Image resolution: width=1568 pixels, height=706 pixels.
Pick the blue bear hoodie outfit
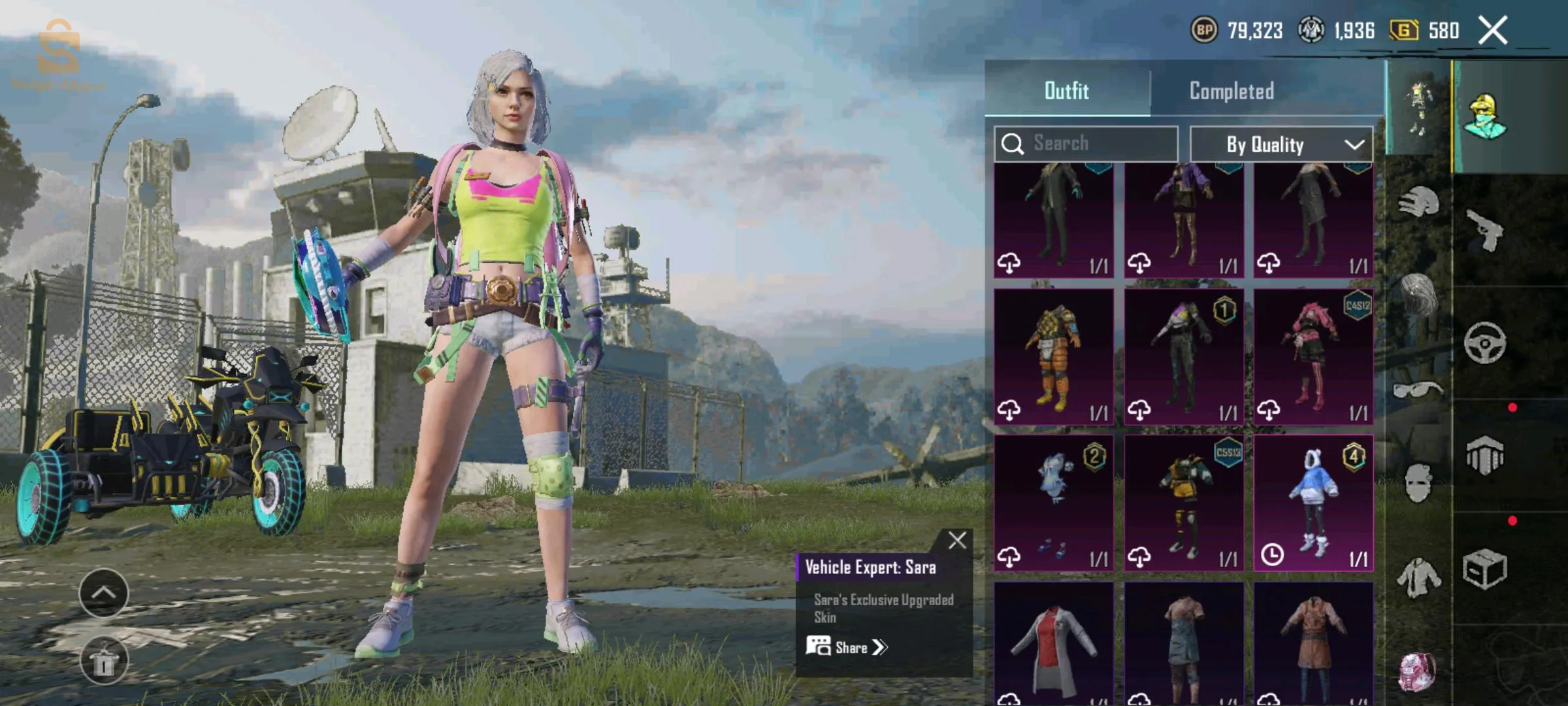tap(1313, 503)
